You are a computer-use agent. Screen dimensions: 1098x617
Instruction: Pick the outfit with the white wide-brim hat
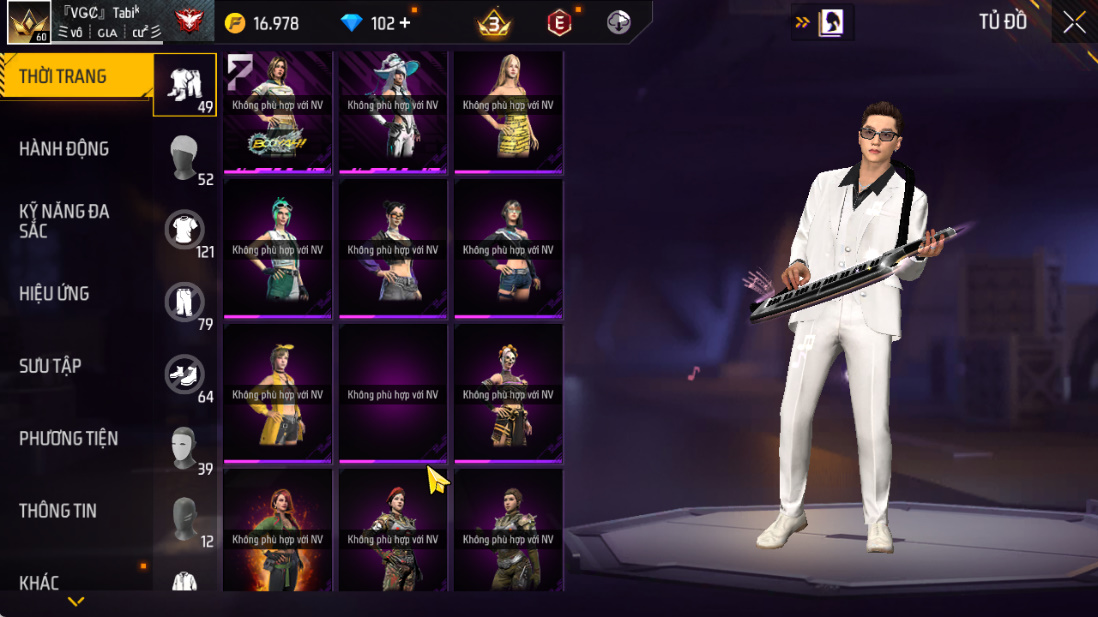393,111
